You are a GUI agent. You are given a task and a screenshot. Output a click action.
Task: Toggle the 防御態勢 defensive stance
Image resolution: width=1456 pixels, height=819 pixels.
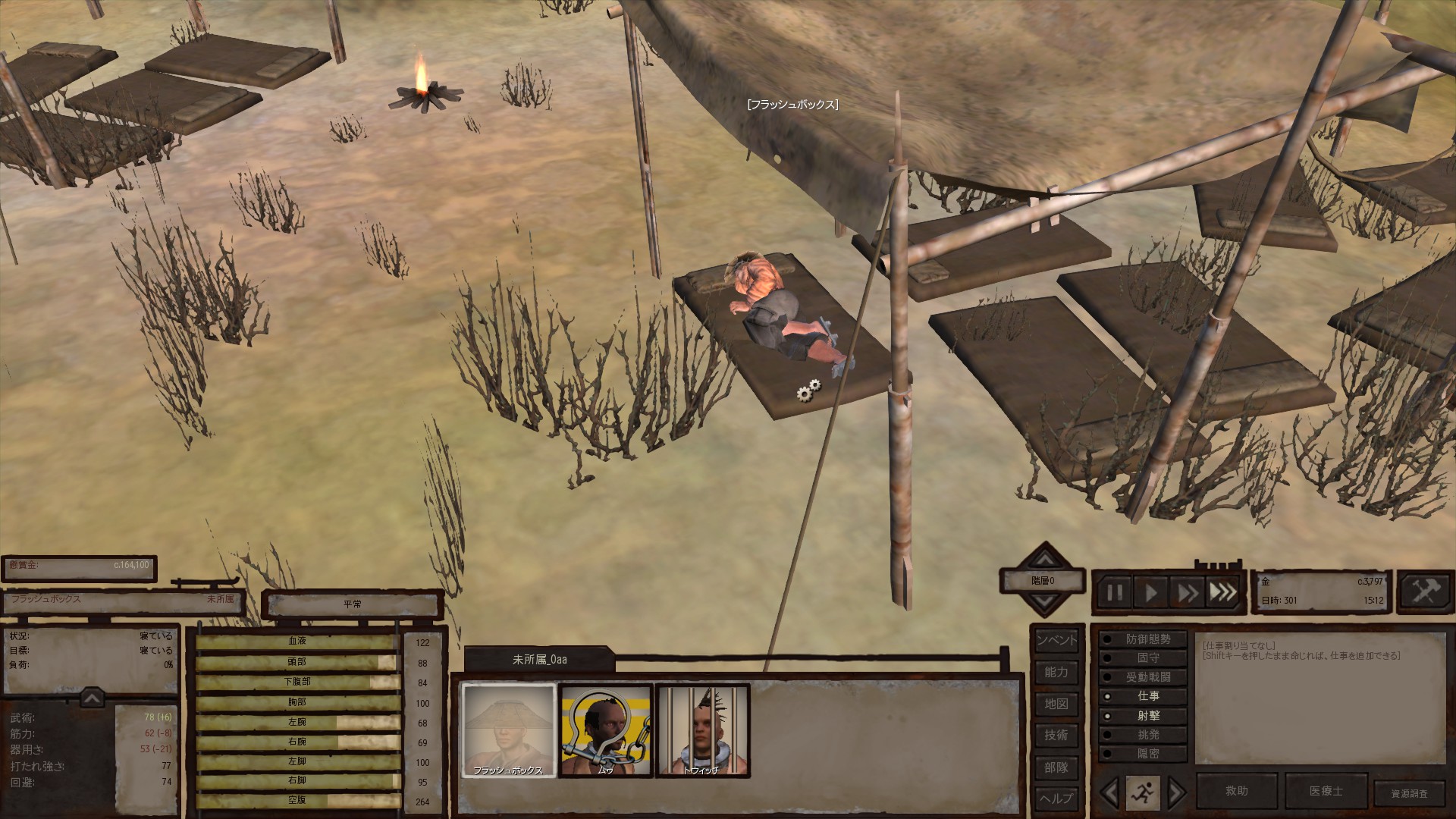[1143, 639]
